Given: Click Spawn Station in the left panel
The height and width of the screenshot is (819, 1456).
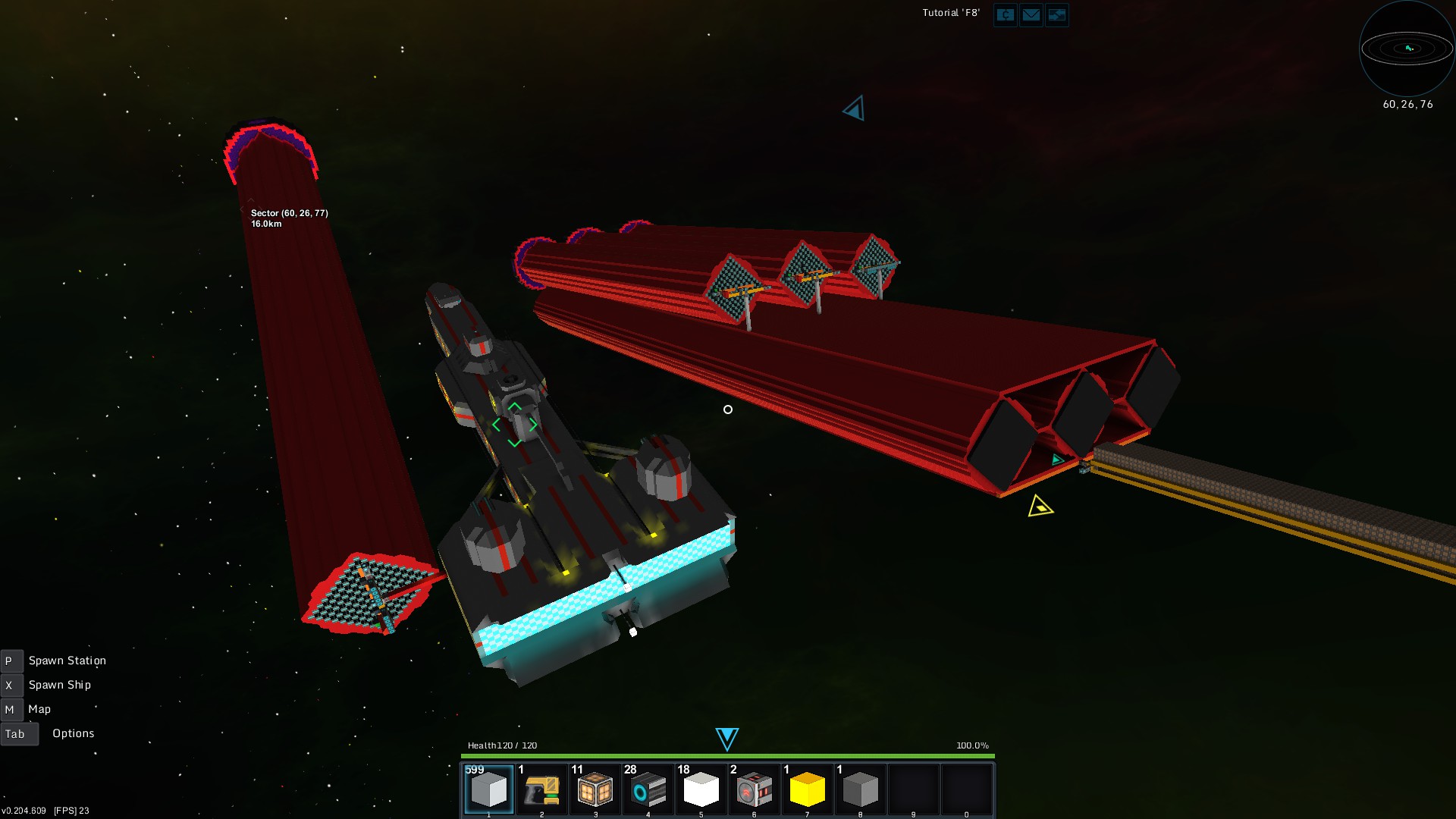Looking at the screenshot, I should coord(67,660).
